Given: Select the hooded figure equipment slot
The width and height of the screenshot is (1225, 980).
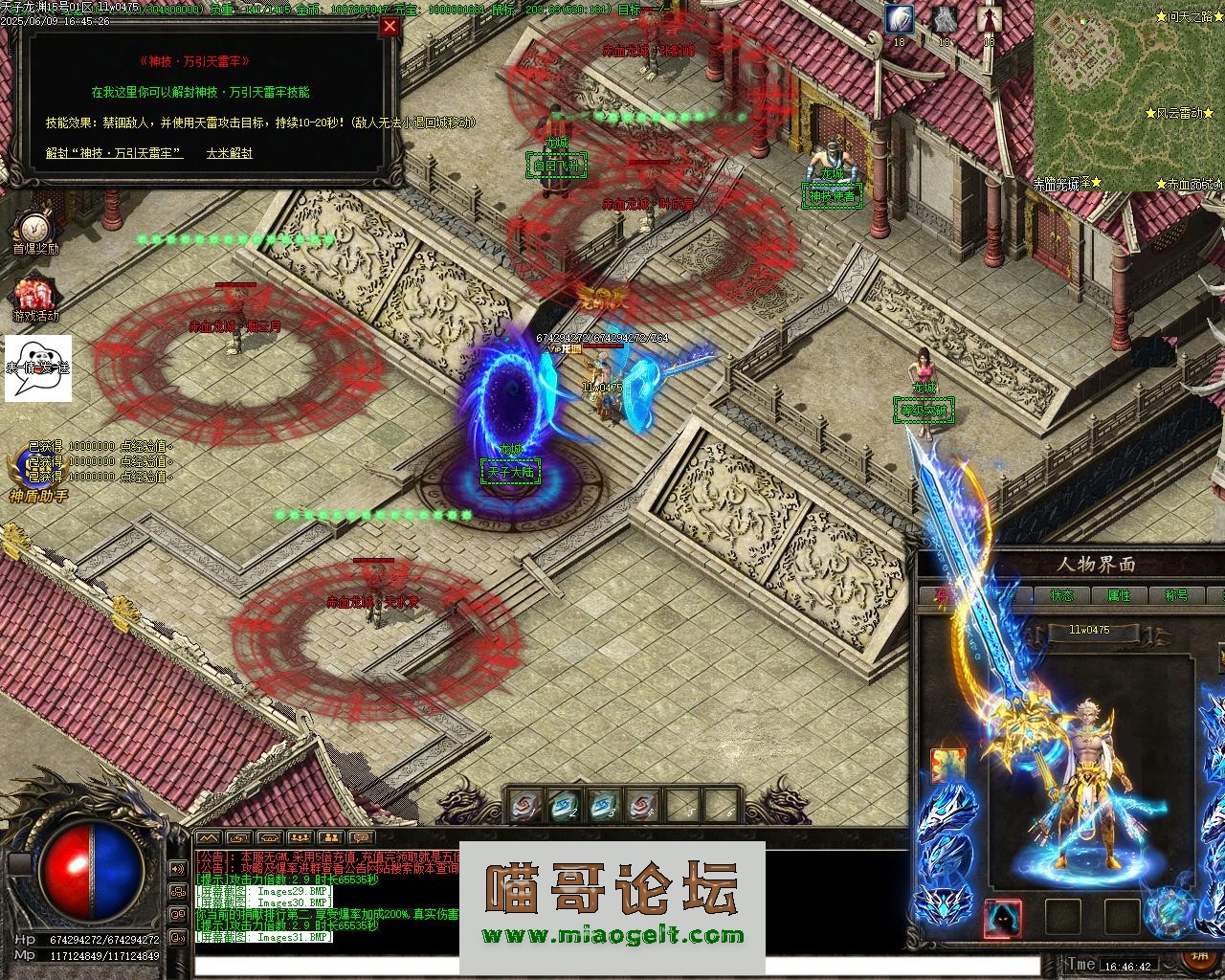Looking at the screenshot, I should (x=1003, y=918).
